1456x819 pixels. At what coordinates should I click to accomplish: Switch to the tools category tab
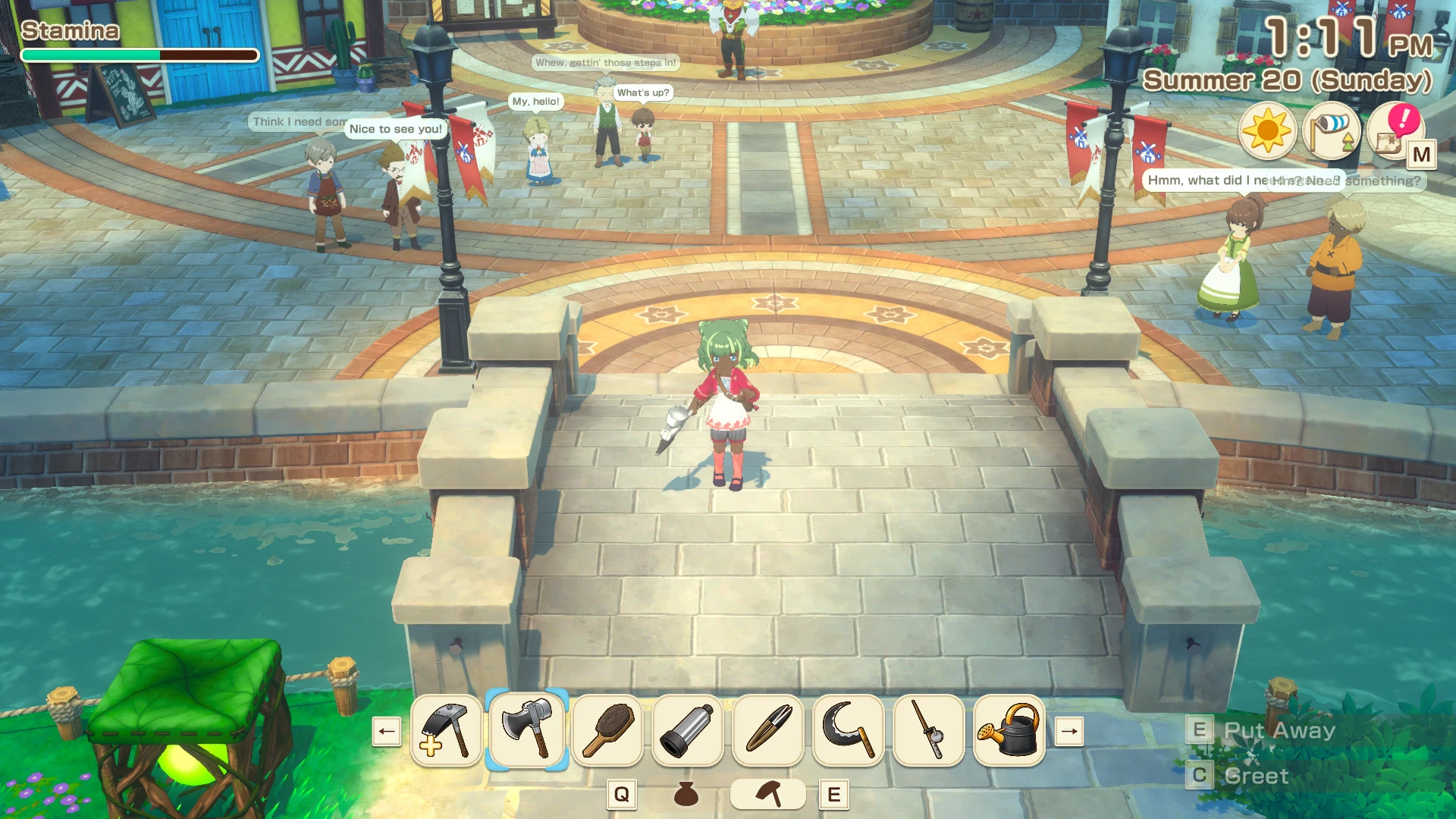[768, 794]
